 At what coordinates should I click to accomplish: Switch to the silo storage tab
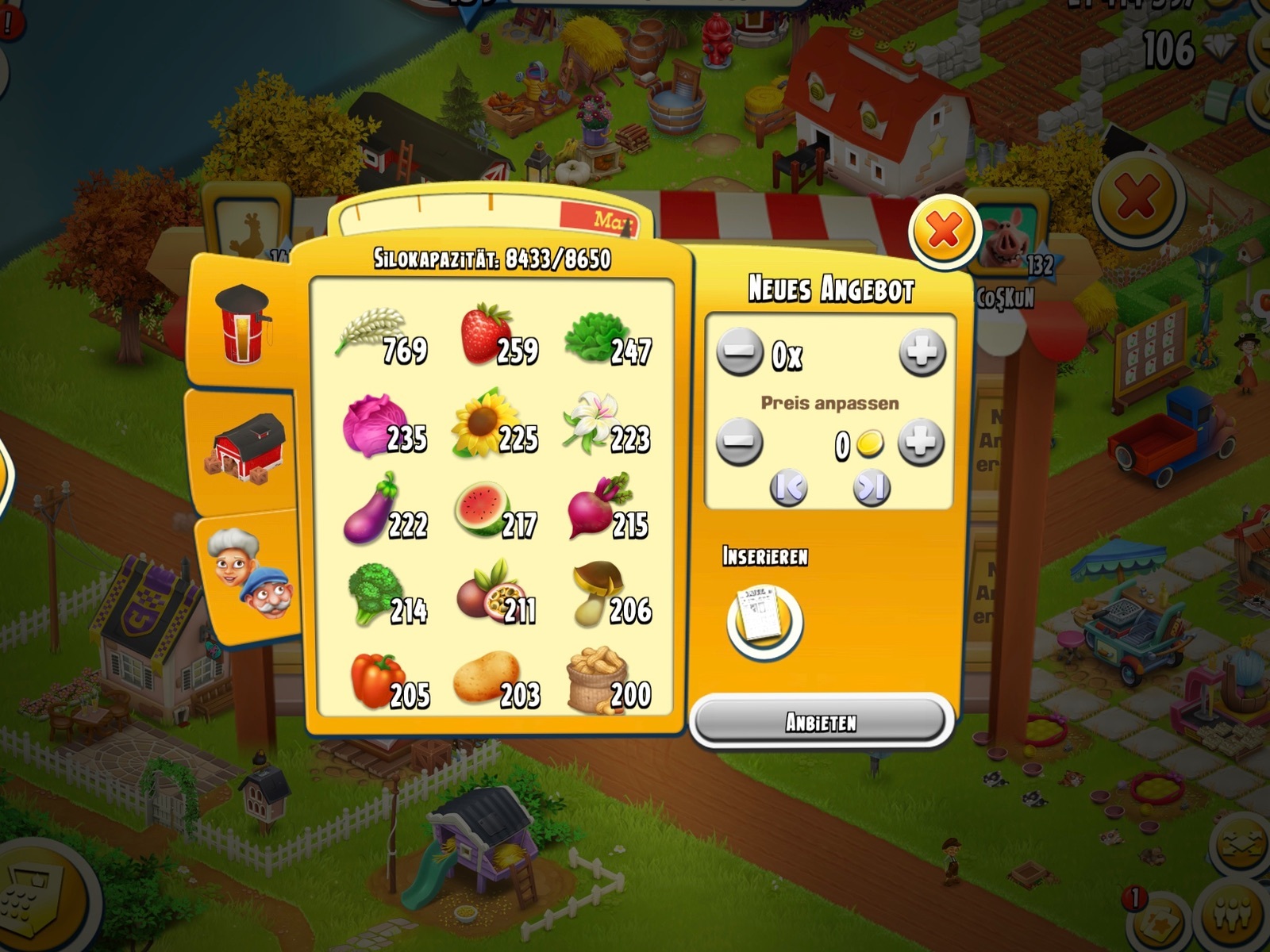[244, 325]
